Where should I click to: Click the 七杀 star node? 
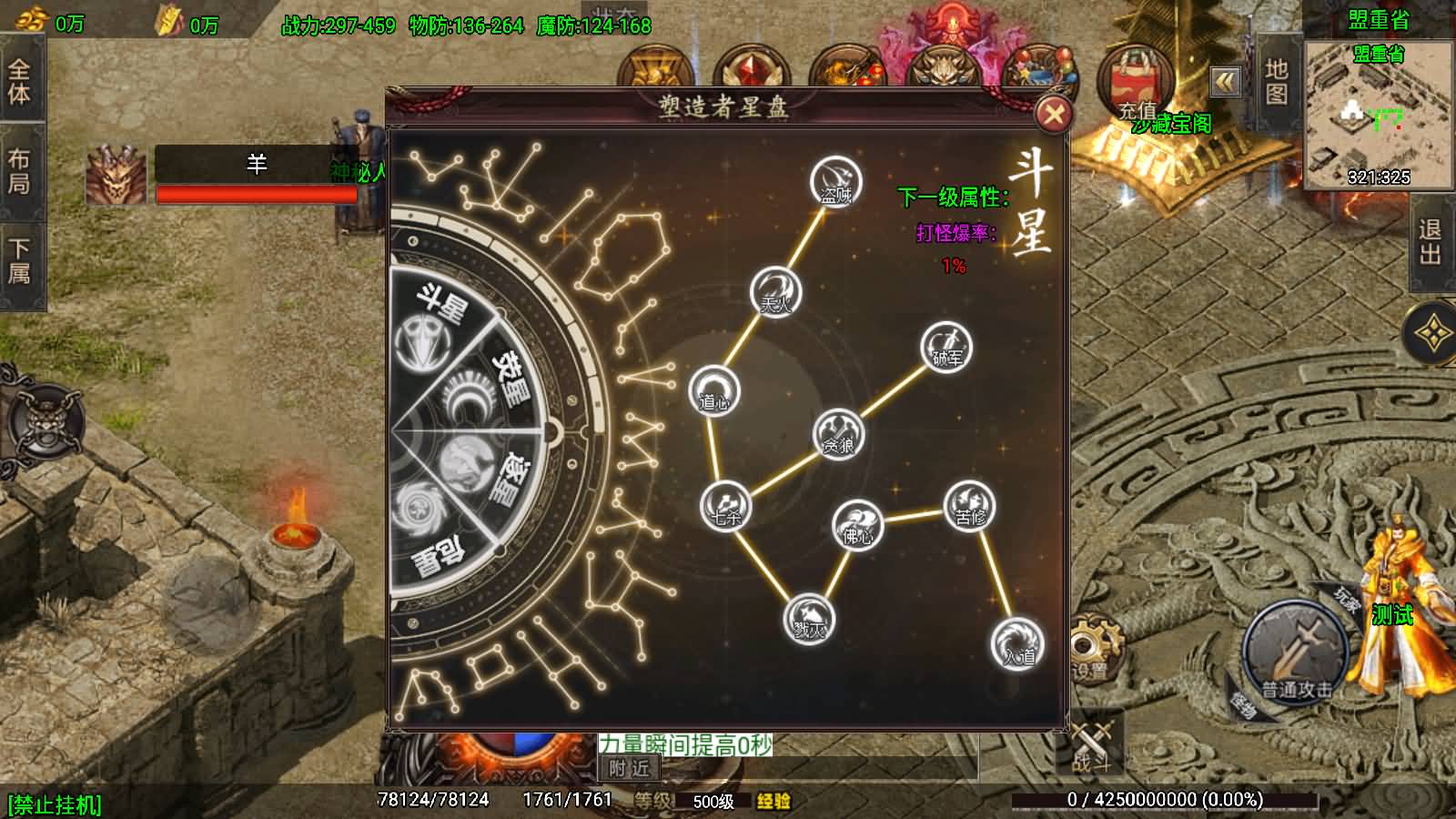[725, 506]
